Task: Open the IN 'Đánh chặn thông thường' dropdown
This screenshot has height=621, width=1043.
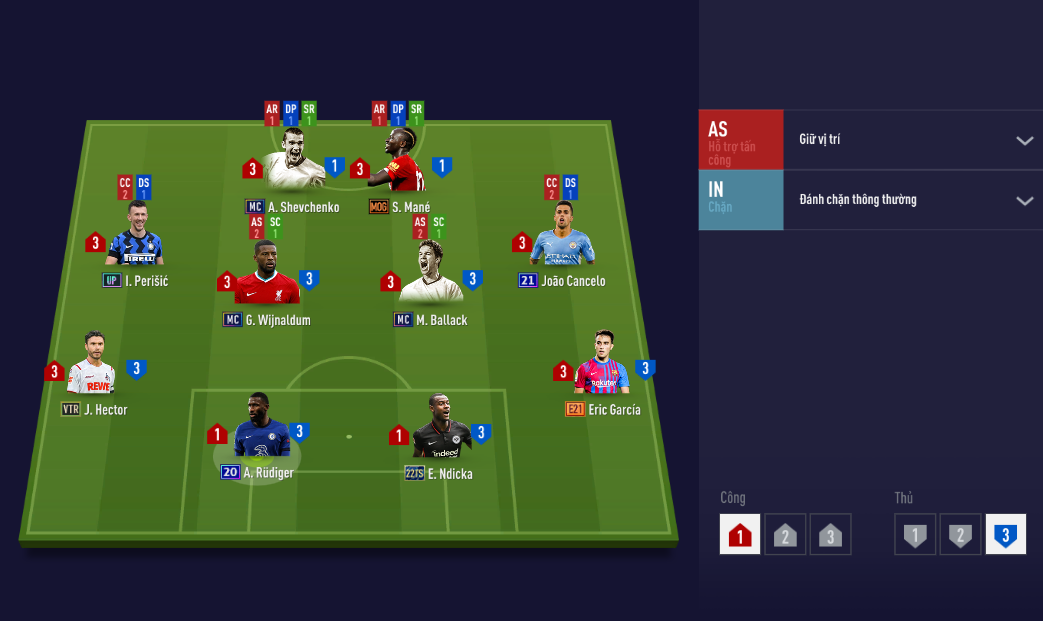Action: (x=1024, y=200)
